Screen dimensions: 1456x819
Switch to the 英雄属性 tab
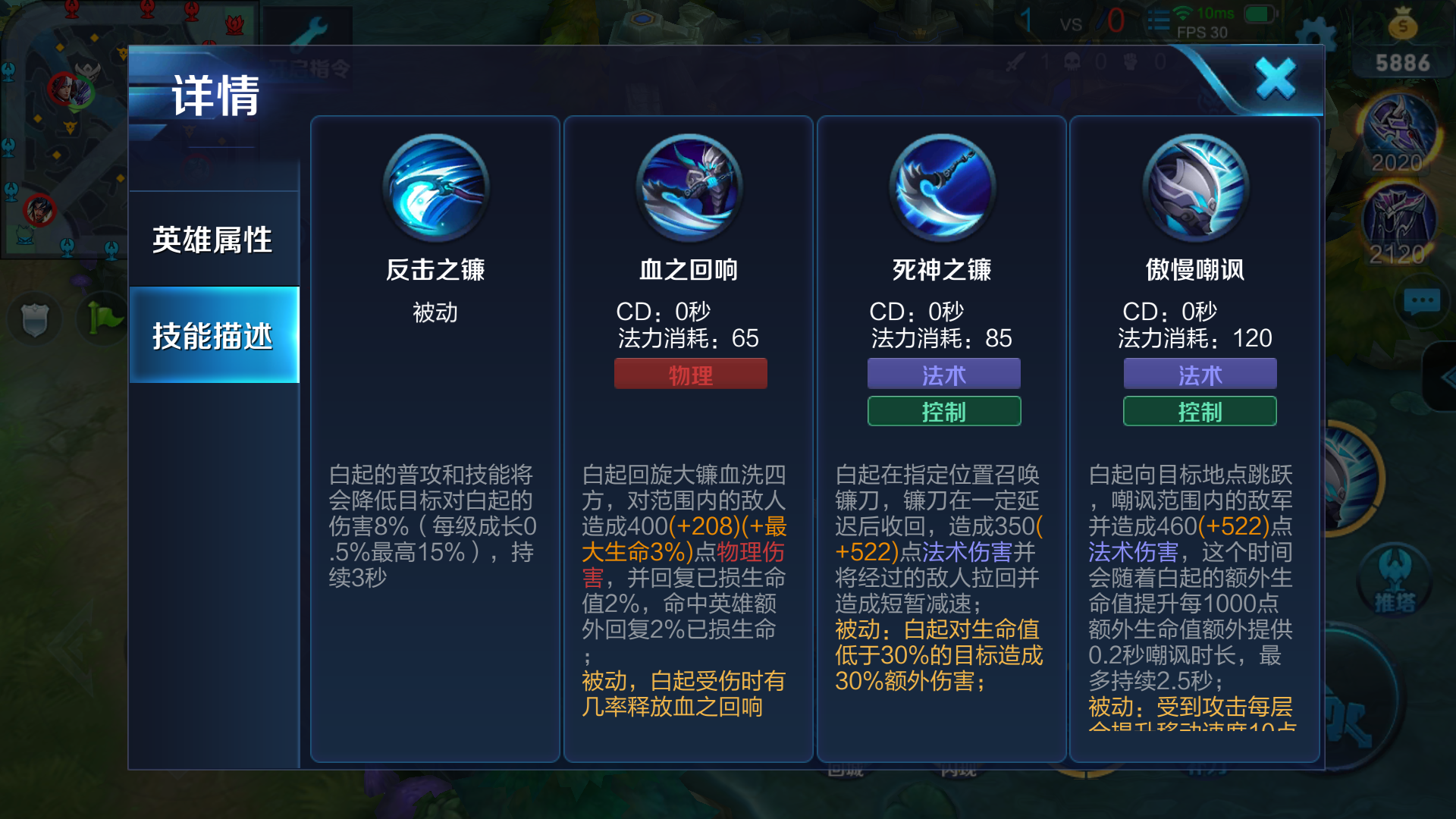213,239
